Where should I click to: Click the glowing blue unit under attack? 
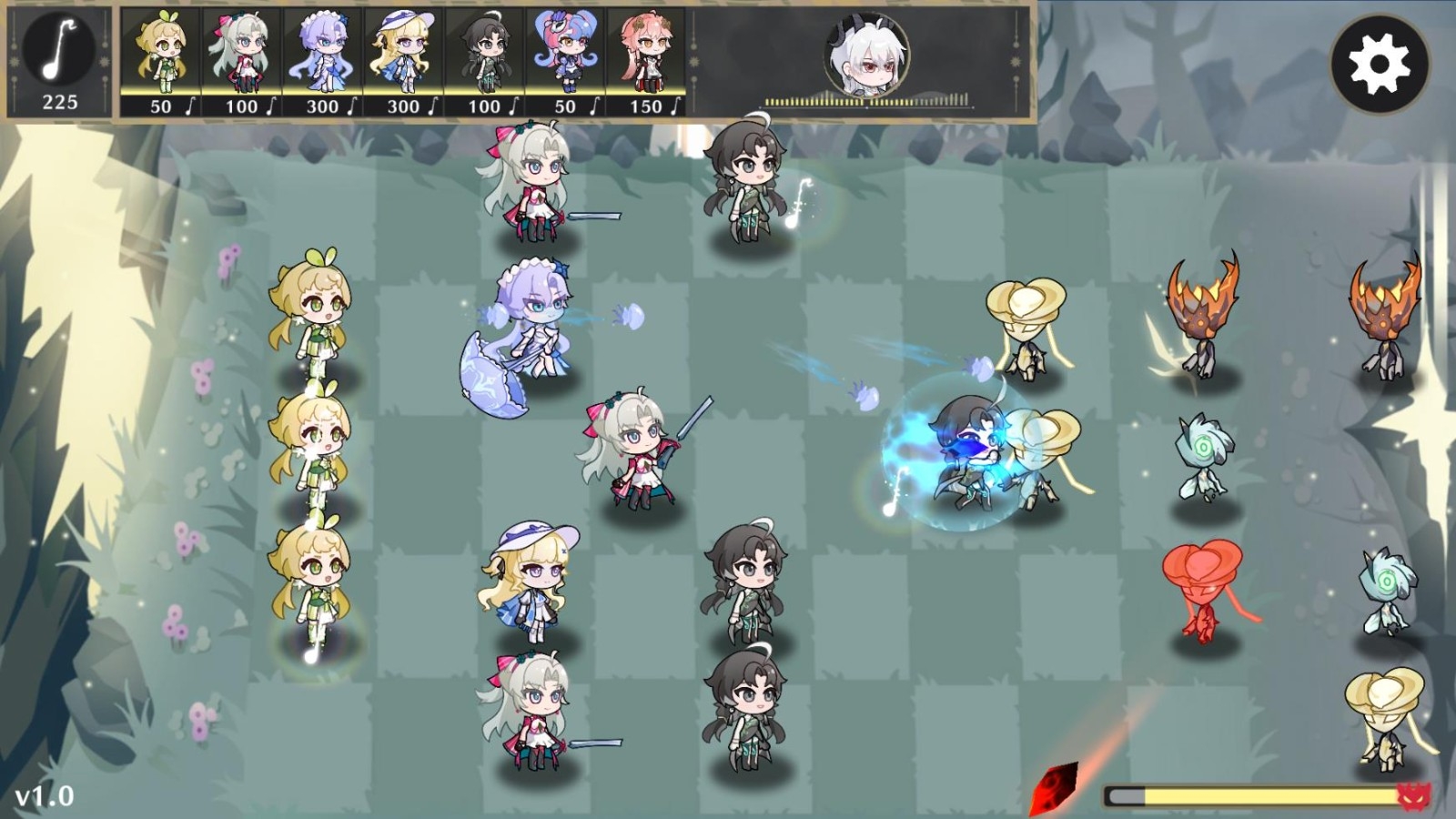[969, 446]
